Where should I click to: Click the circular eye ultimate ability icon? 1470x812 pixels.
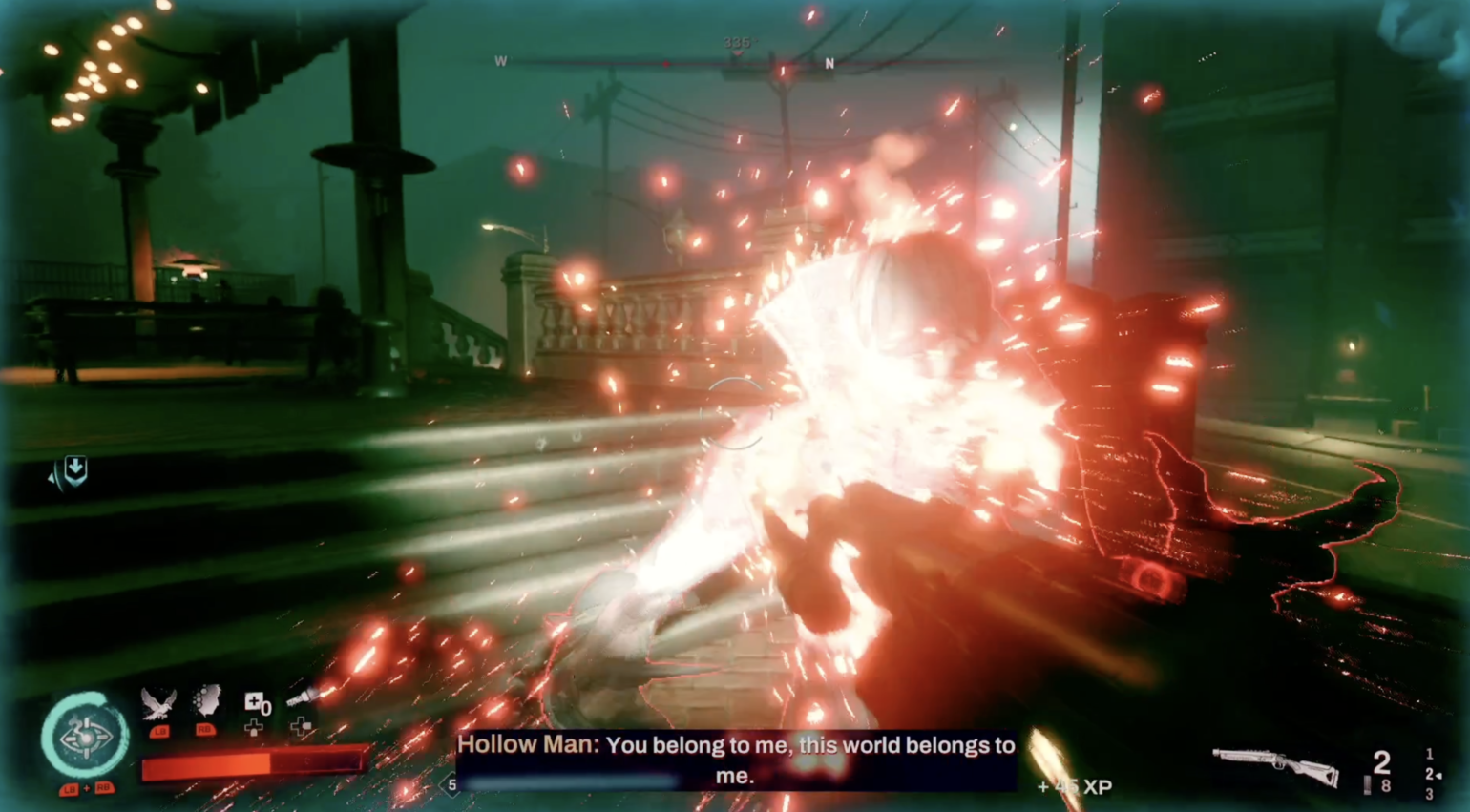click(x=84, y=733)
